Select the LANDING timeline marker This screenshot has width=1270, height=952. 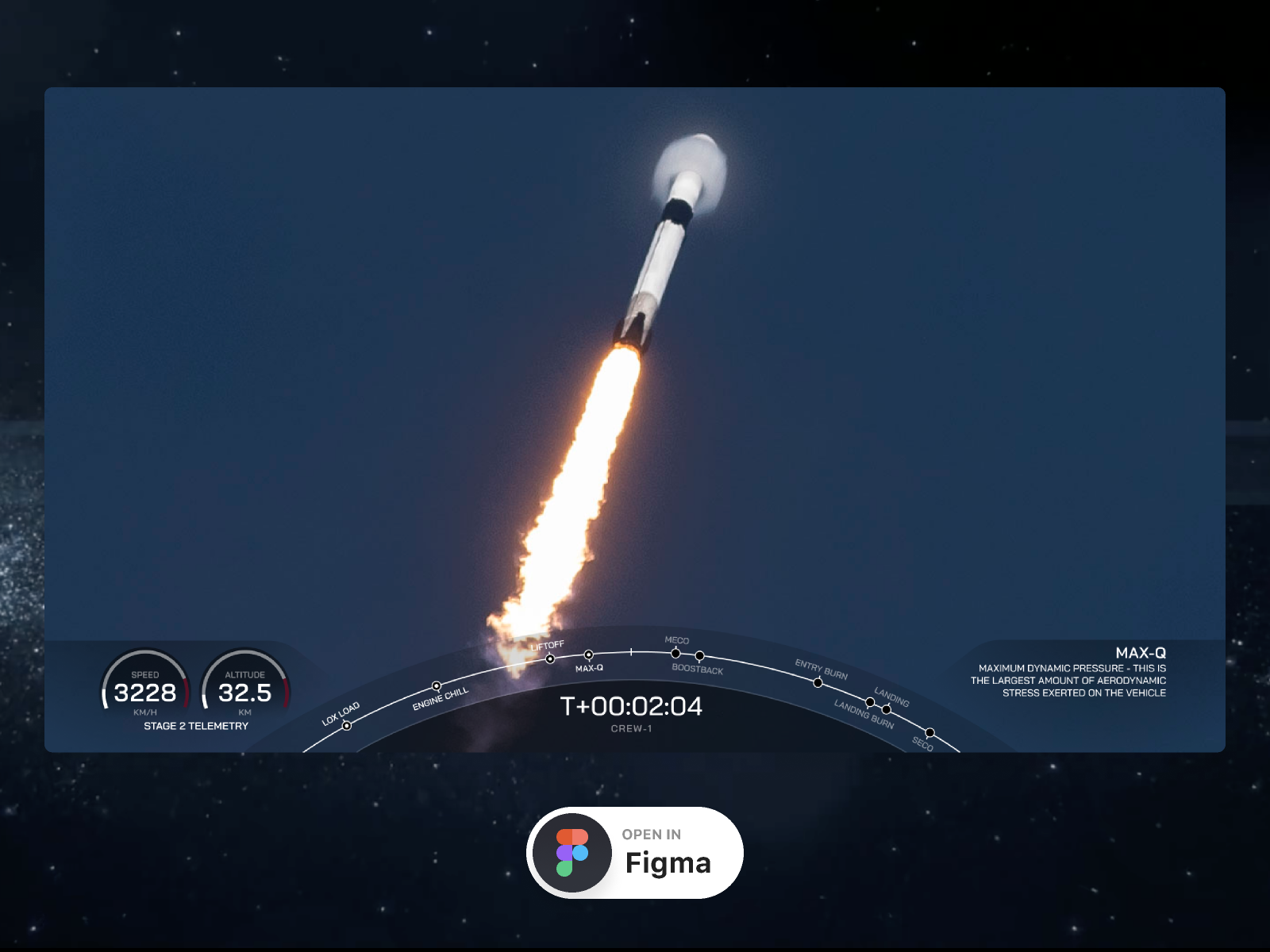887,708
